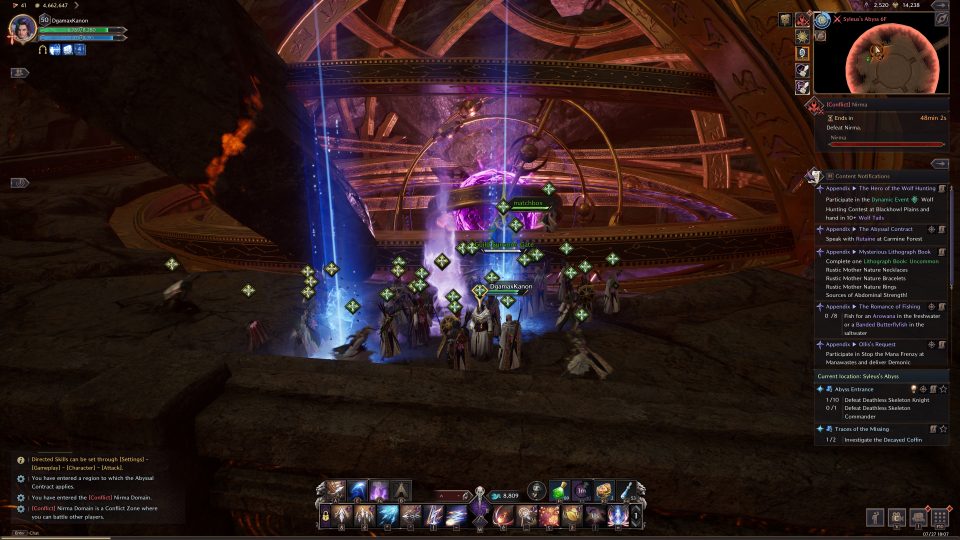Screen dimensions: 960x540
Task: Select the Mysterious Lithograph Book quest entry
Action: click(x=878, y=252)
